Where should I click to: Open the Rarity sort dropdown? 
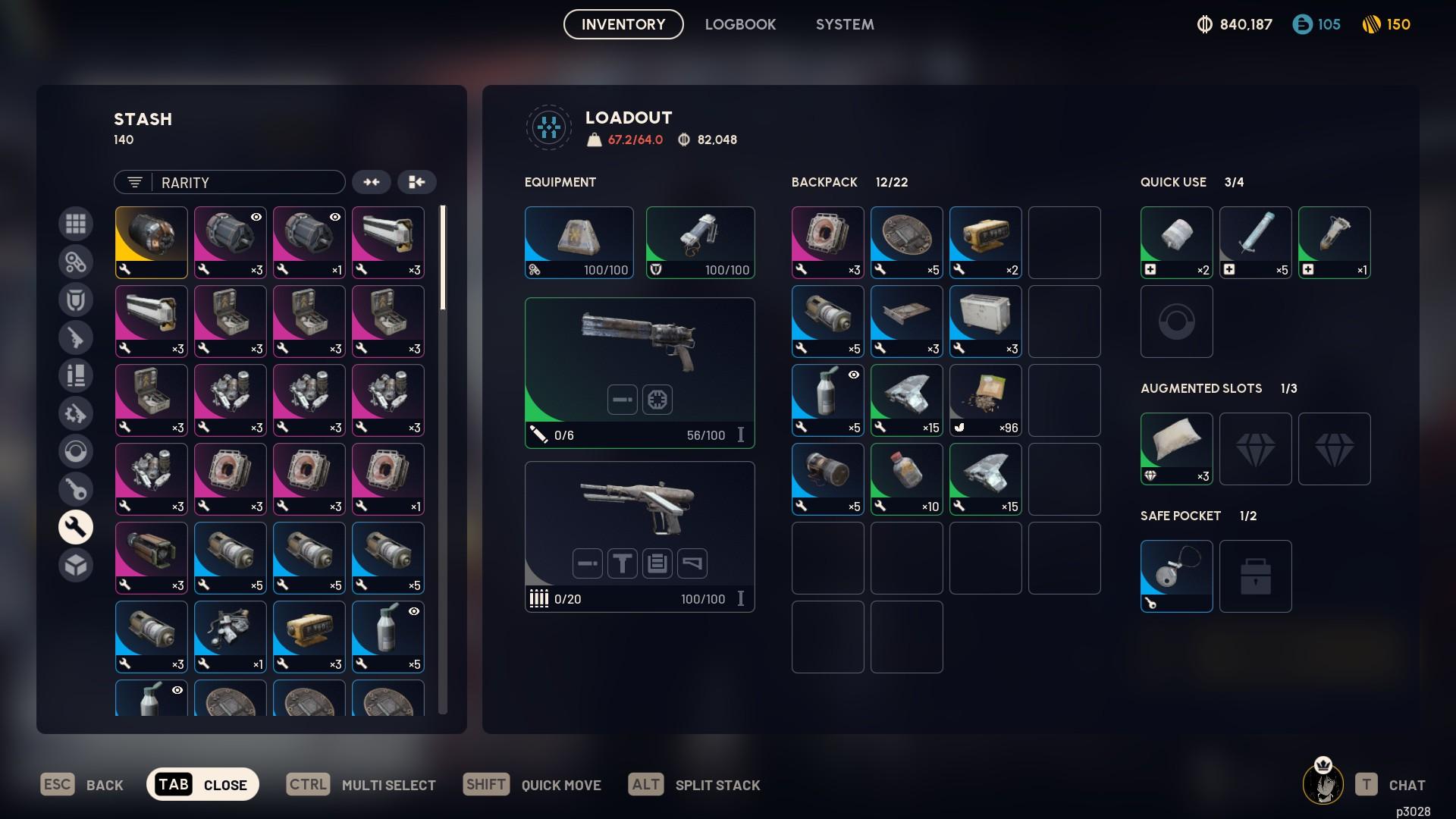(x=230, y=182)
